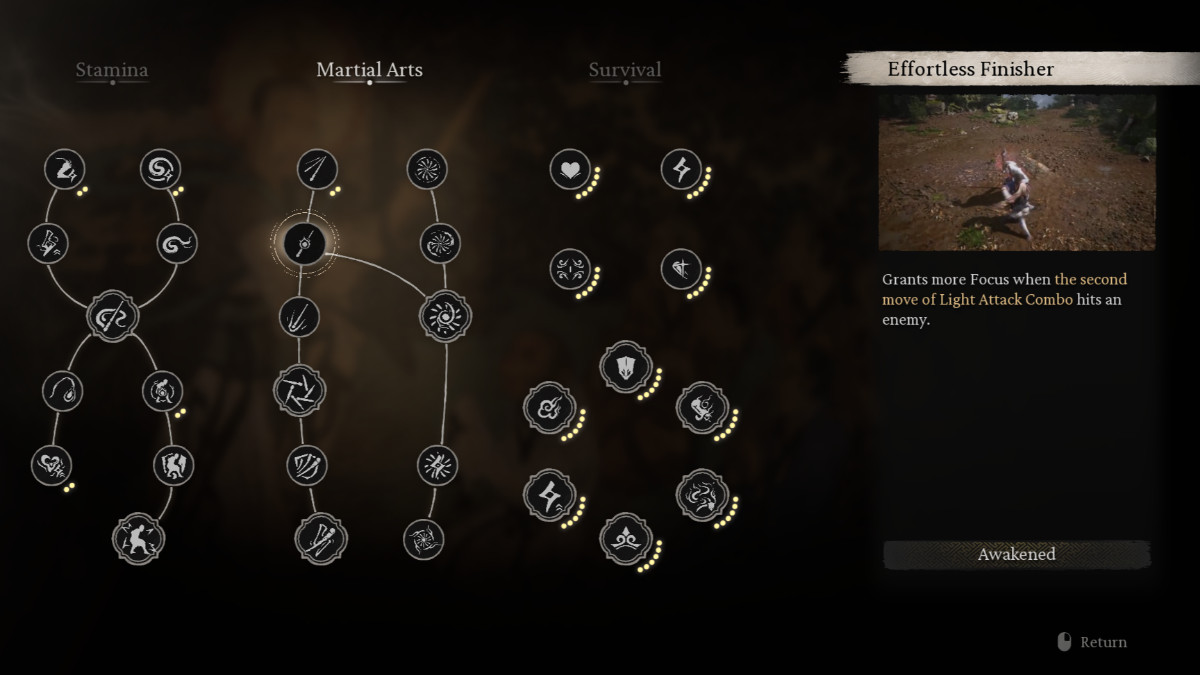Click the Awakened button

pos(1016,554)
